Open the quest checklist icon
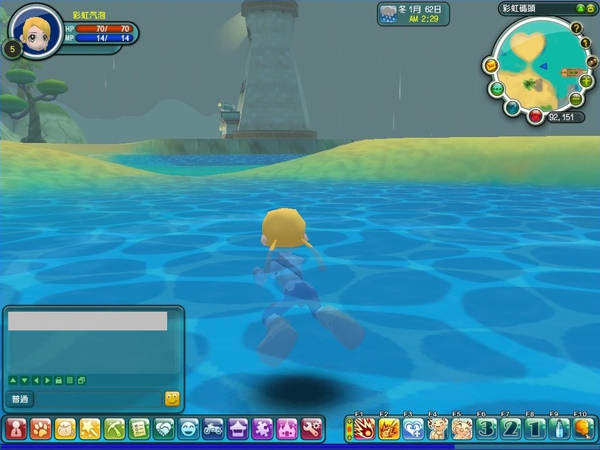The height and width of the screenshot is (450, 600). click(x=139, y=429)
